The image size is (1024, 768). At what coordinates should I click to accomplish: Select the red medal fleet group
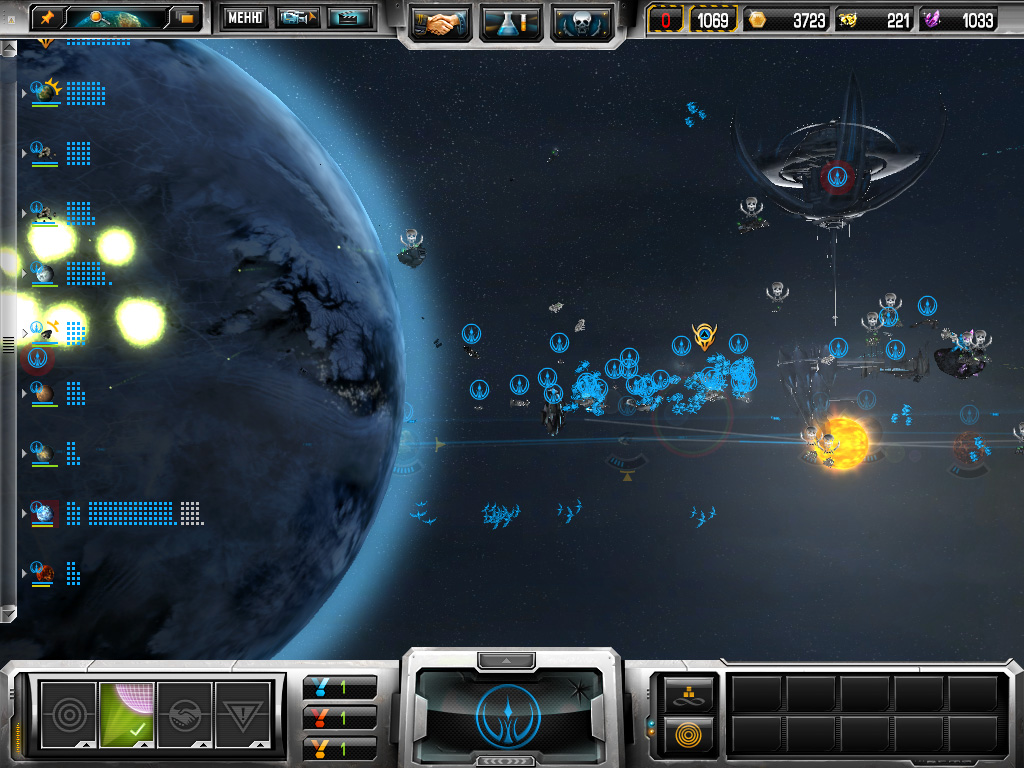(339, 717)
